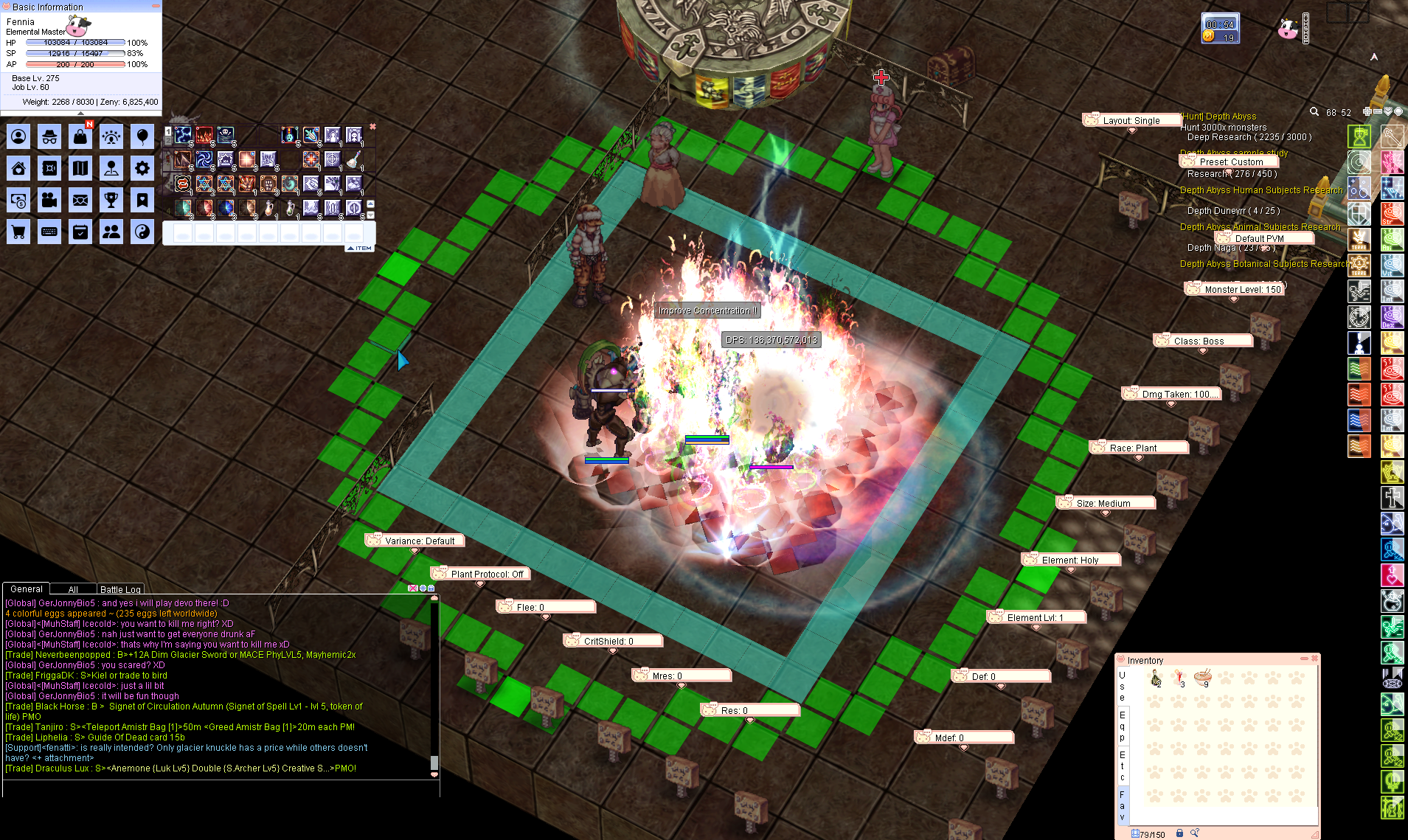Click the shopping bag menu icon

pyautogui.click(x=80, y=136)
